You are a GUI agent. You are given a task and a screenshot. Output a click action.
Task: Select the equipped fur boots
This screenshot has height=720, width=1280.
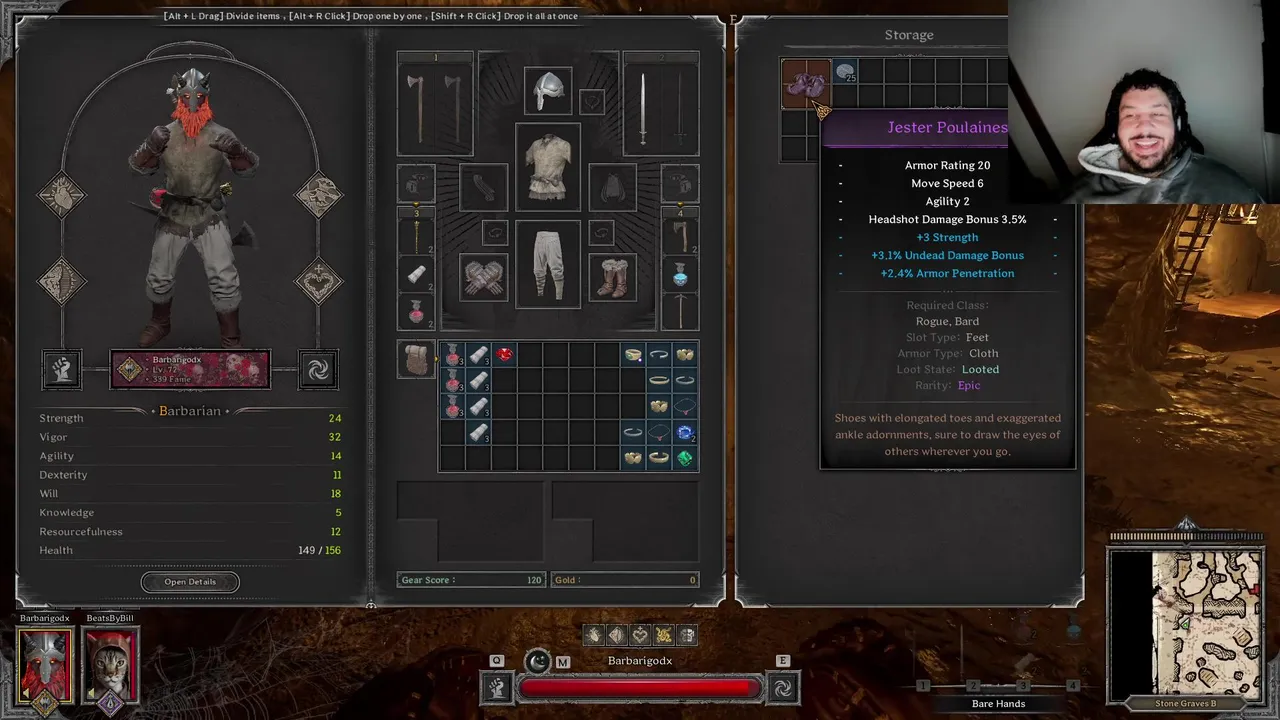coord(612,278)
